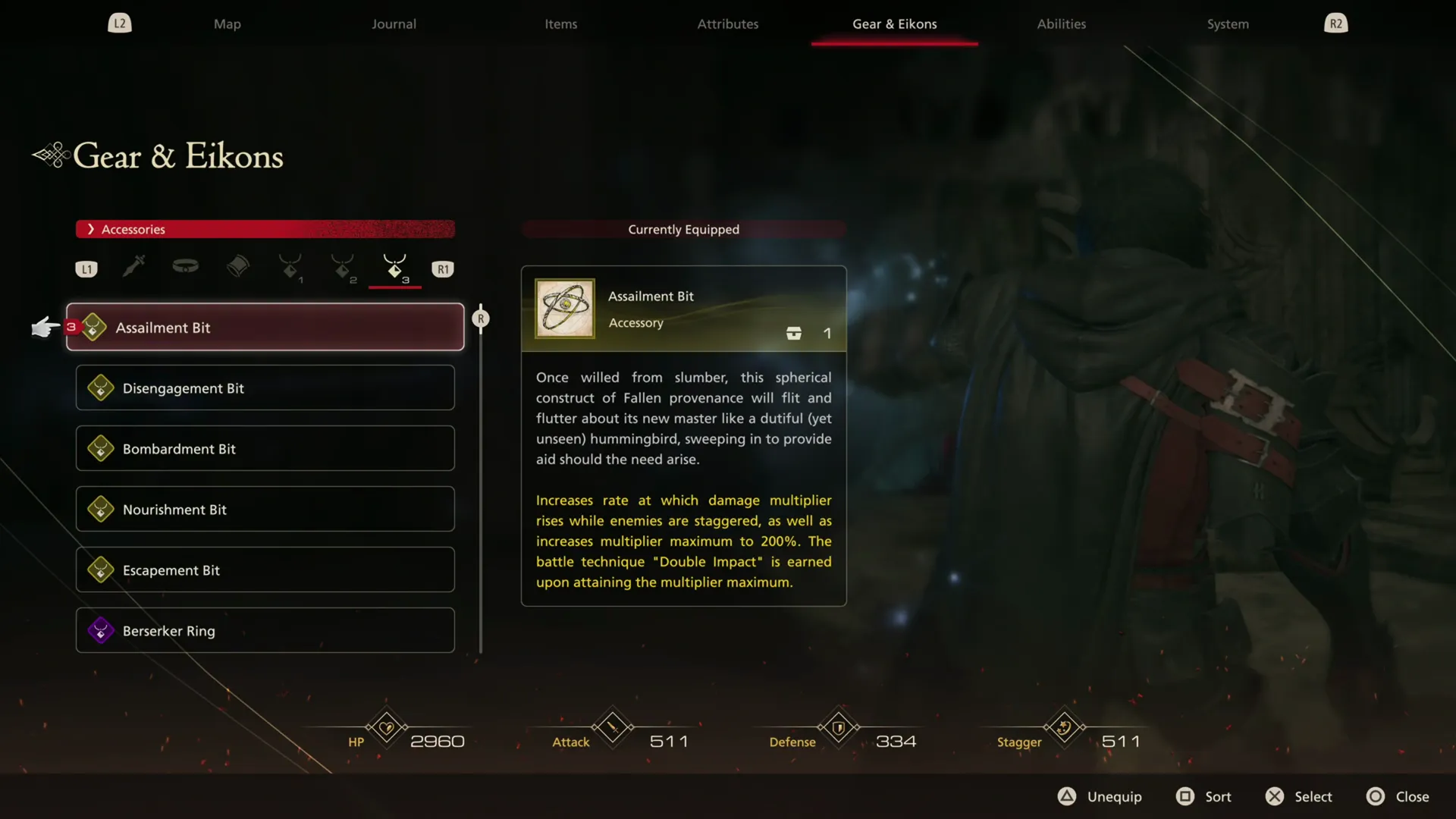Select the Nourishment Bit entry
The height and width of the screenshot is (819, 1456).
(264, 509)
